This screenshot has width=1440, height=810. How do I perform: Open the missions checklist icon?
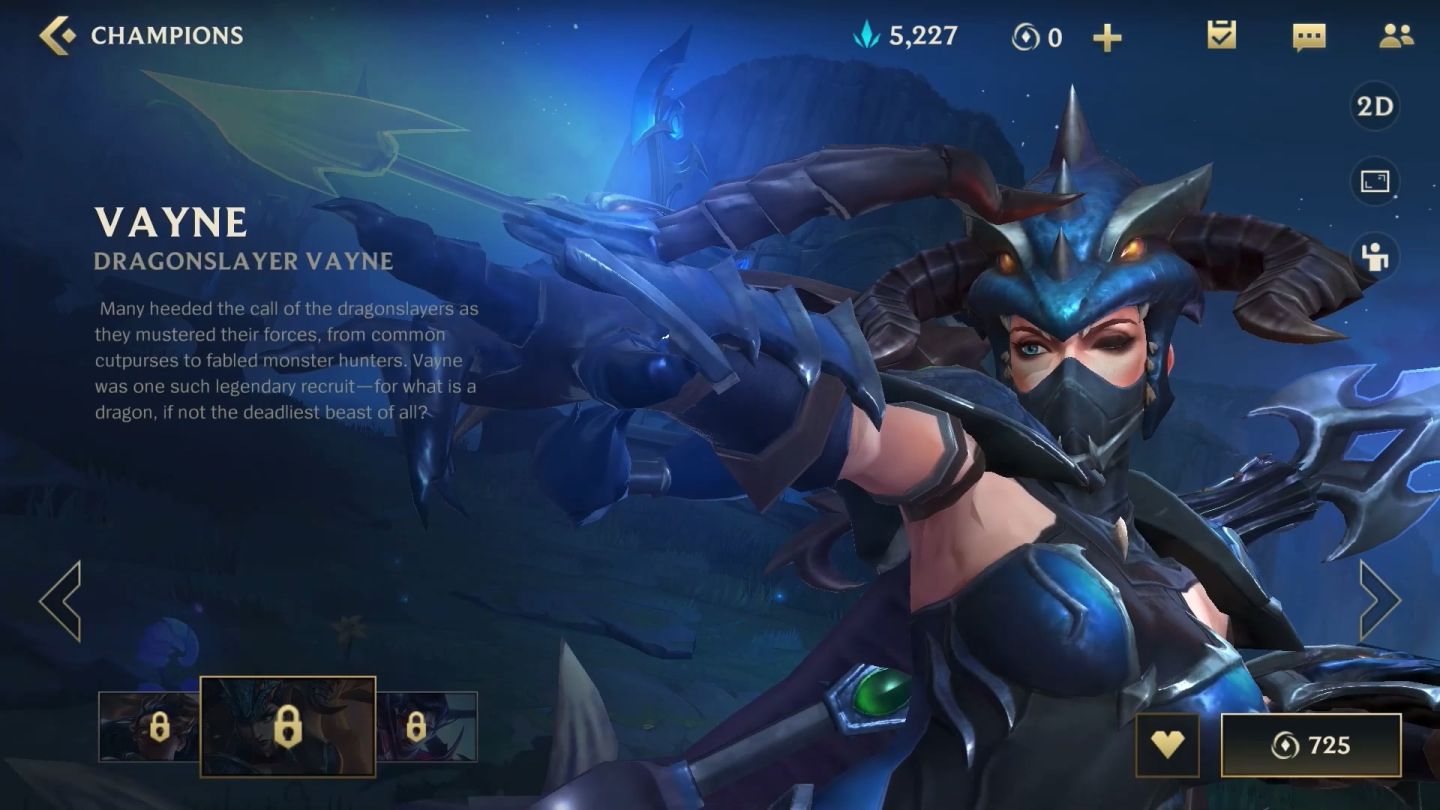click(1221, 36)
